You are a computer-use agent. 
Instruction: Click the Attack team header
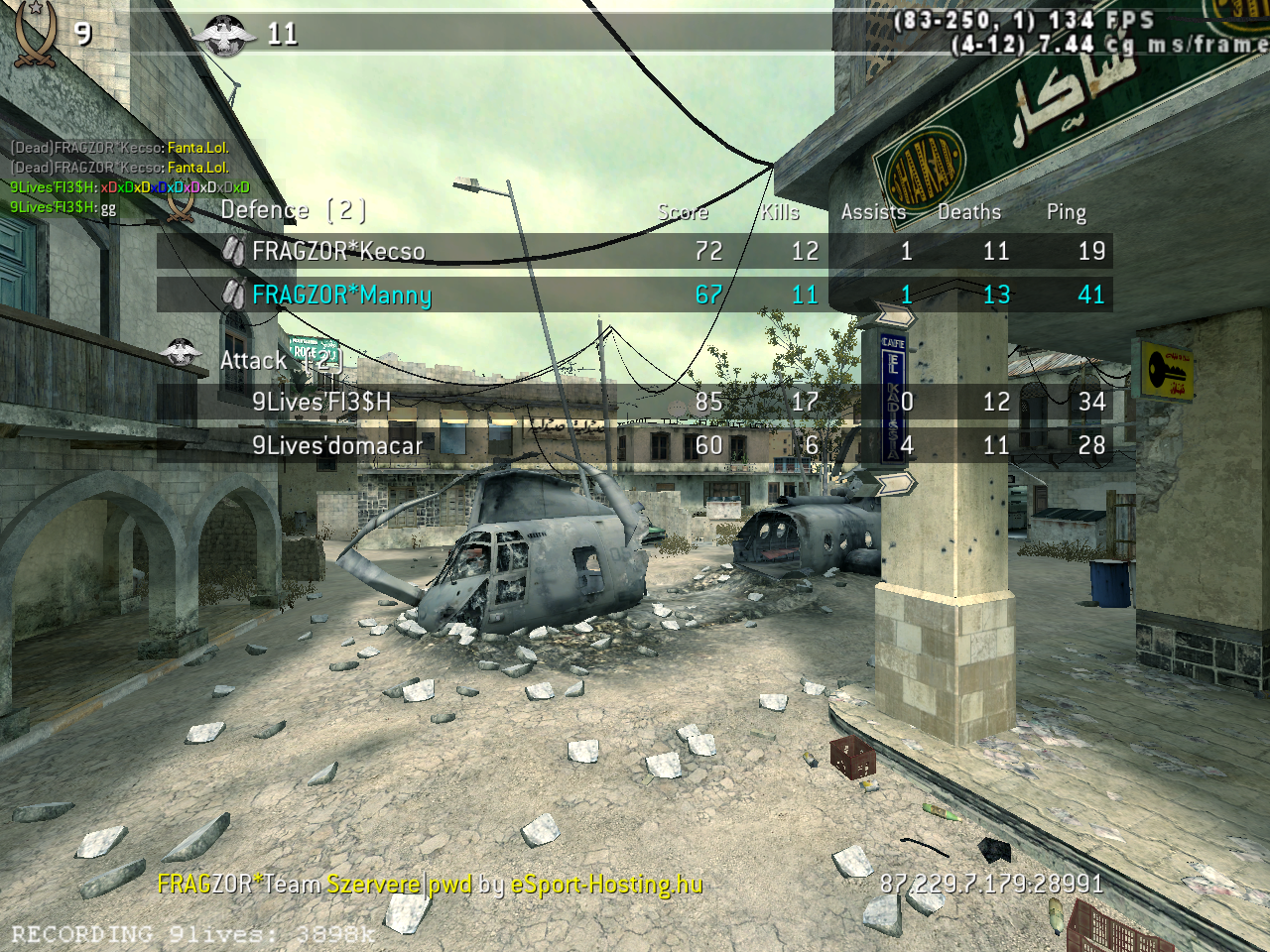[278, 360]
